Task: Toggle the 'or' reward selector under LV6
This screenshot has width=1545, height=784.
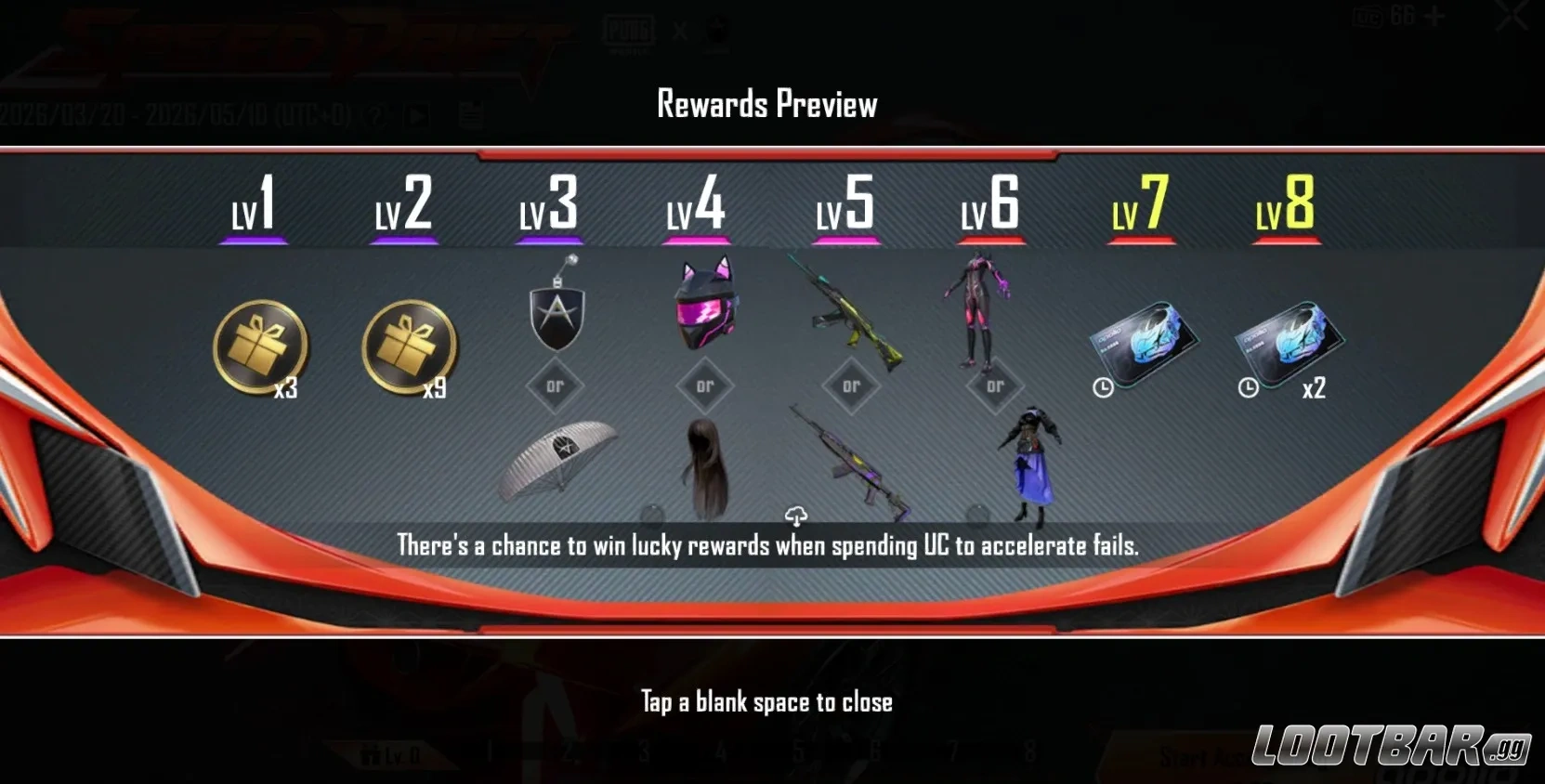Action: (996, 384)
